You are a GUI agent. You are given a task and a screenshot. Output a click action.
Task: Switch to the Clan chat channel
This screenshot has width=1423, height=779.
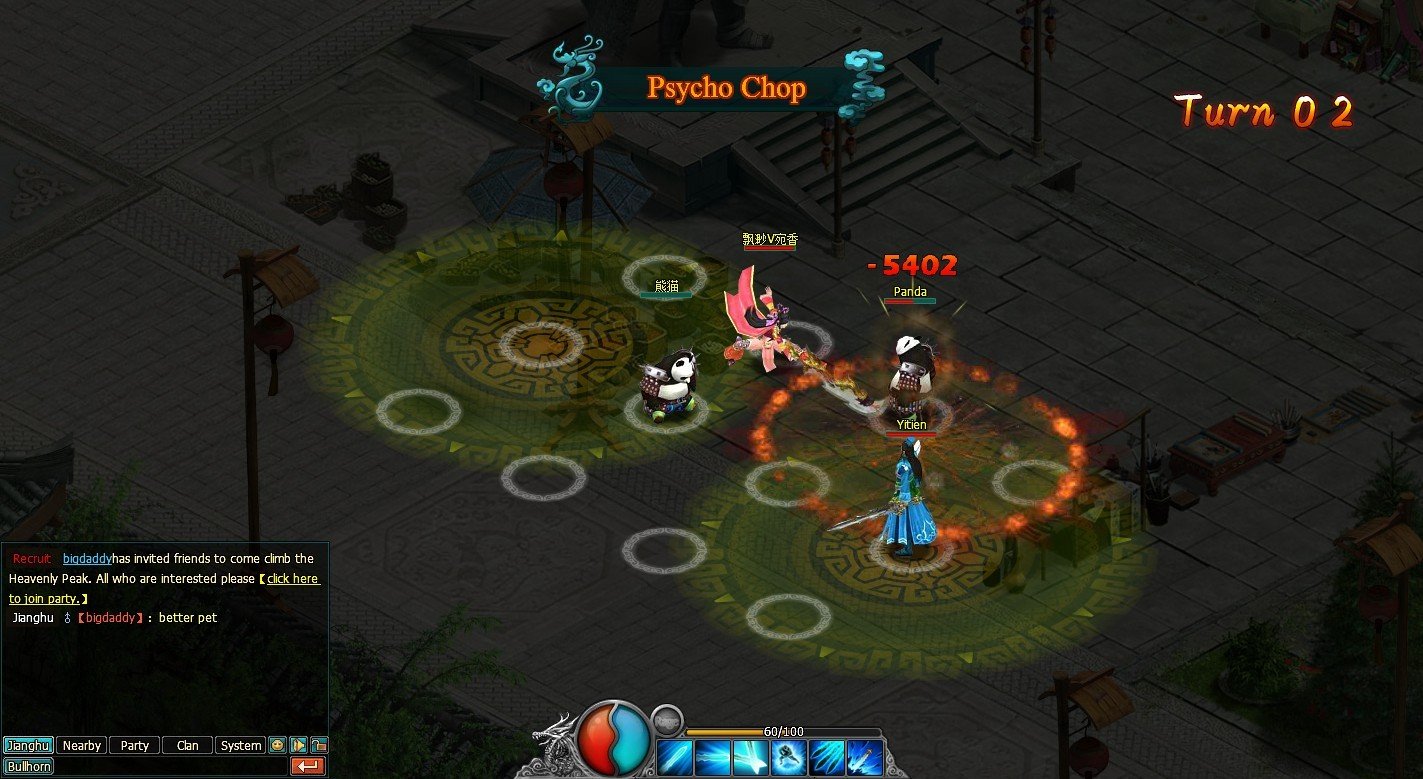187,745
